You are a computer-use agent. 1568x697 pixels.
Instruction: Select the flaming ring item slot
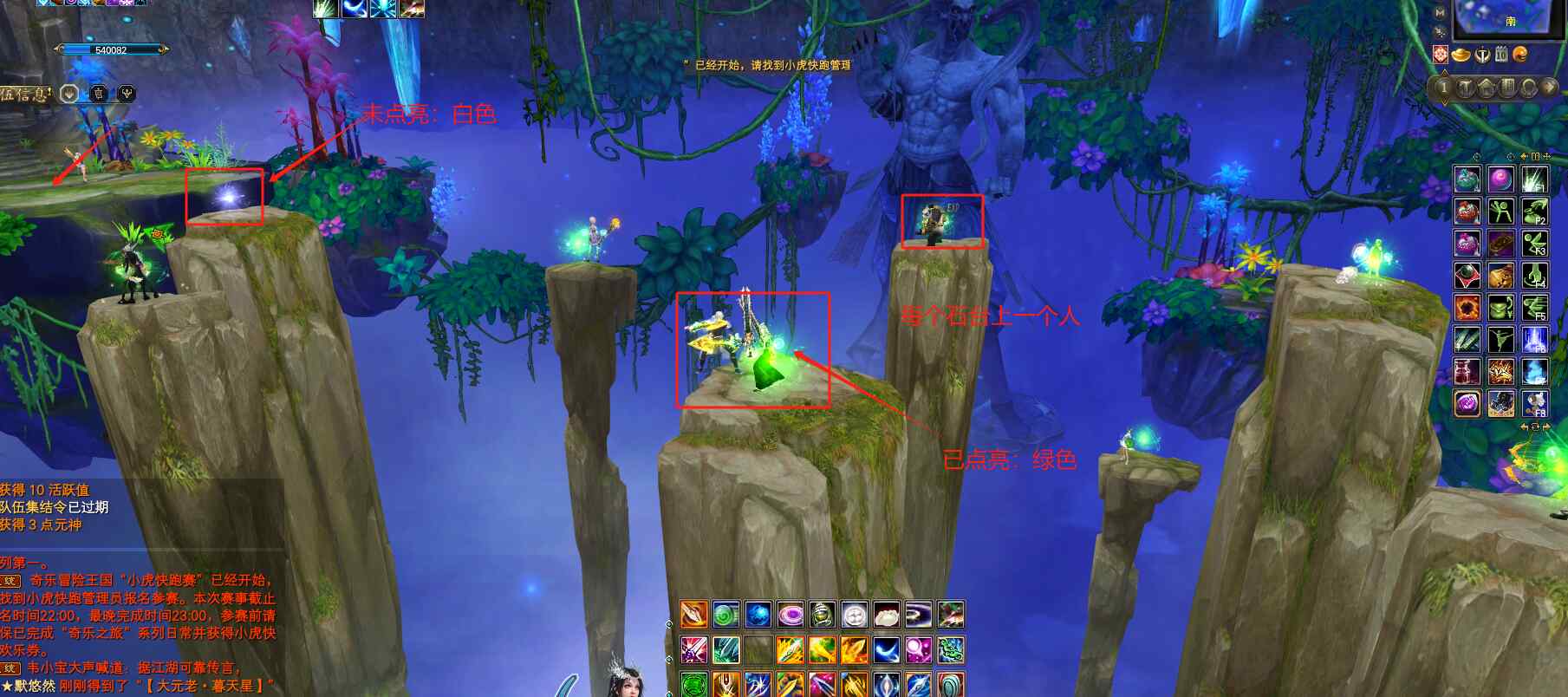click(1467, 308)
